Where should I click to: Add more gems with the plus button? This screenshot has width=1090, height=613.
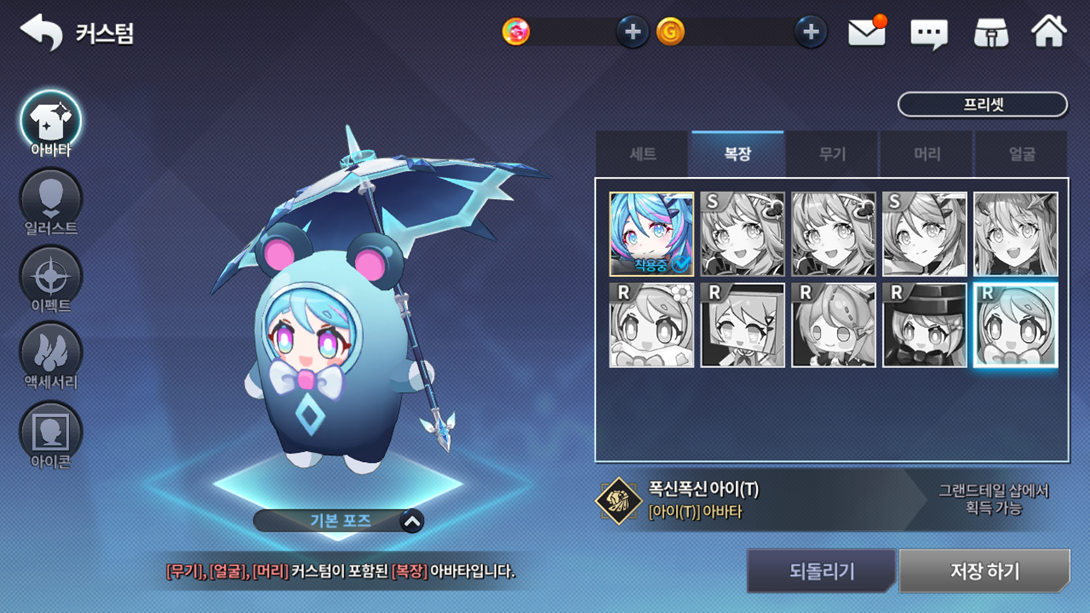[632, 32]
